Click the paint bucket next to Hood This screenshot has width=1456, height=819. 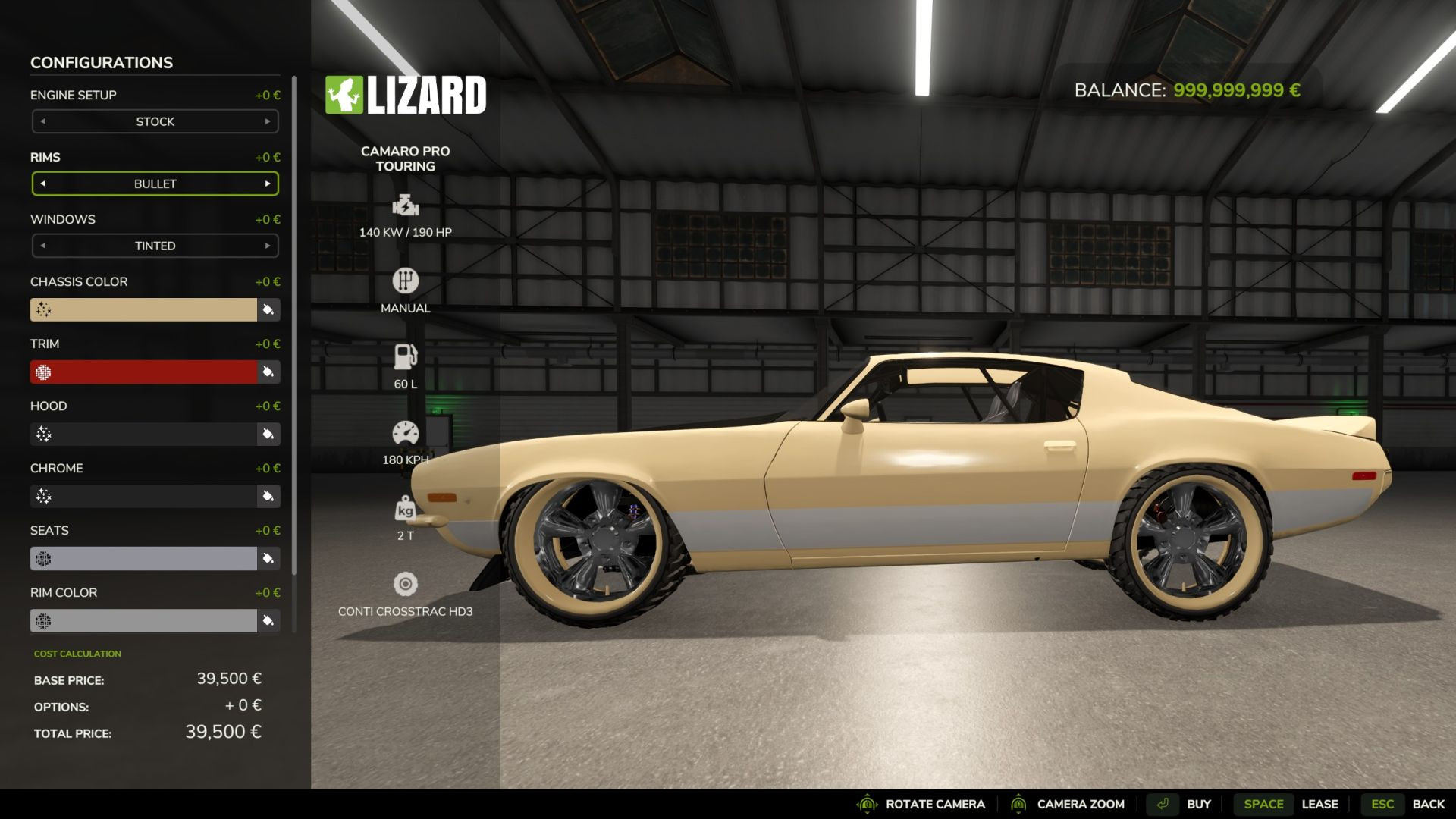click(268, 434)
